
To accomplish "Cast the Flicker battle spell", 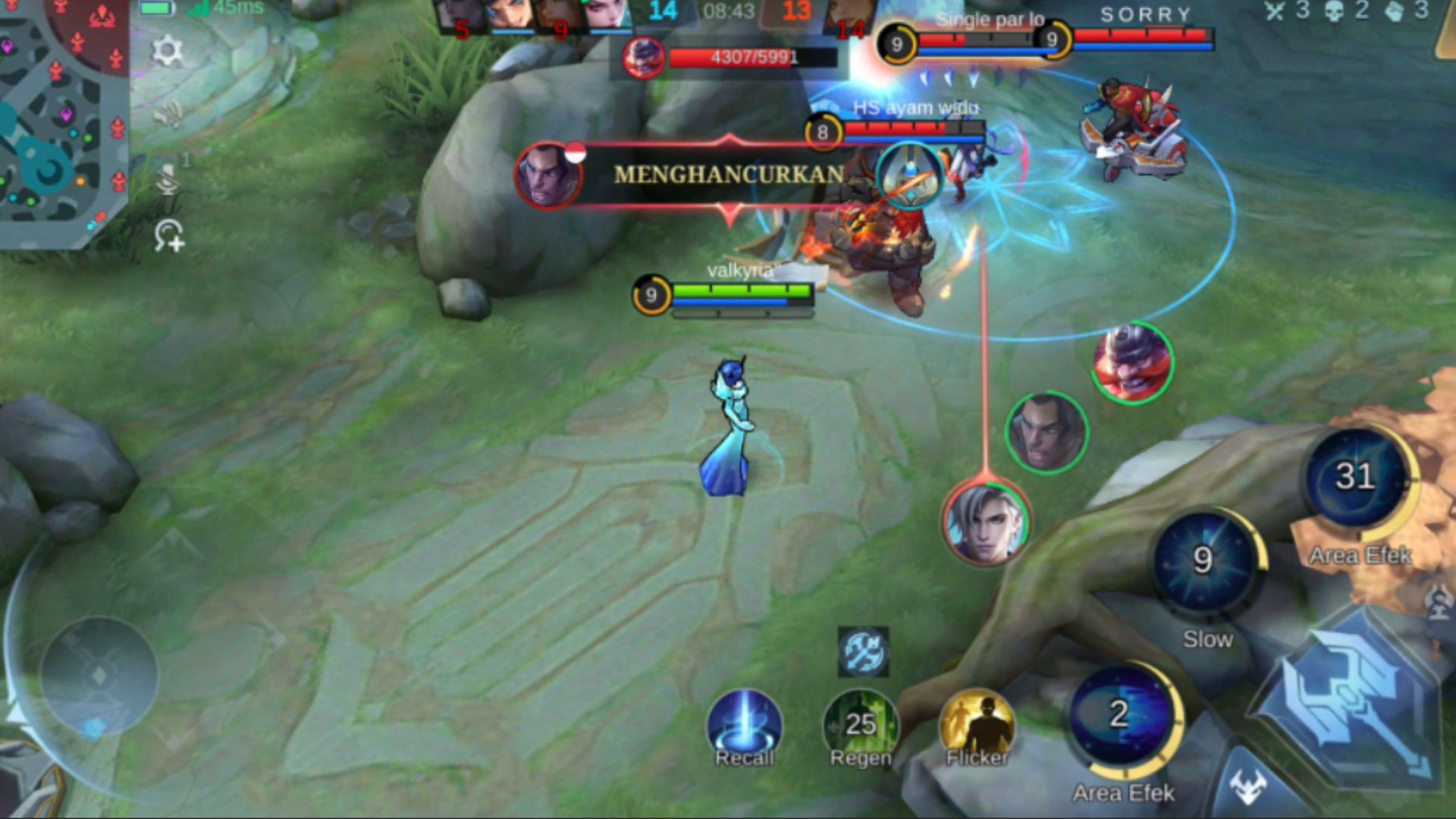I will click(x=977, y=726).
